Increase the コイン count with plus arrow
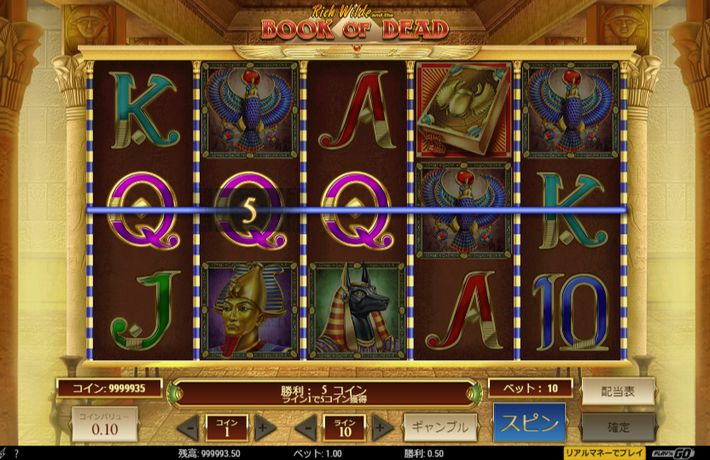This screenshot has width=710, height=460. click(x=264, y=427)
